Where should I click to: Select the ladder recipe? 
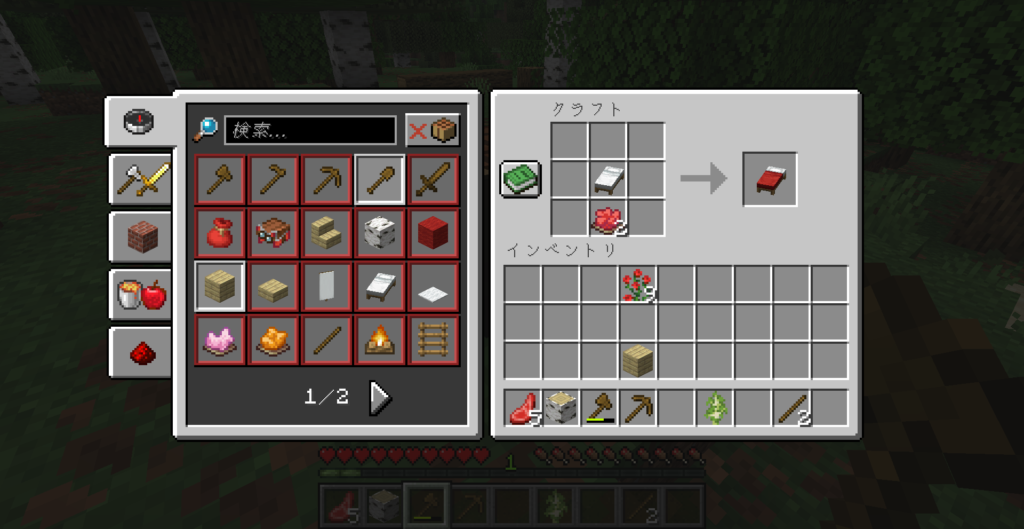click(434, 341)
